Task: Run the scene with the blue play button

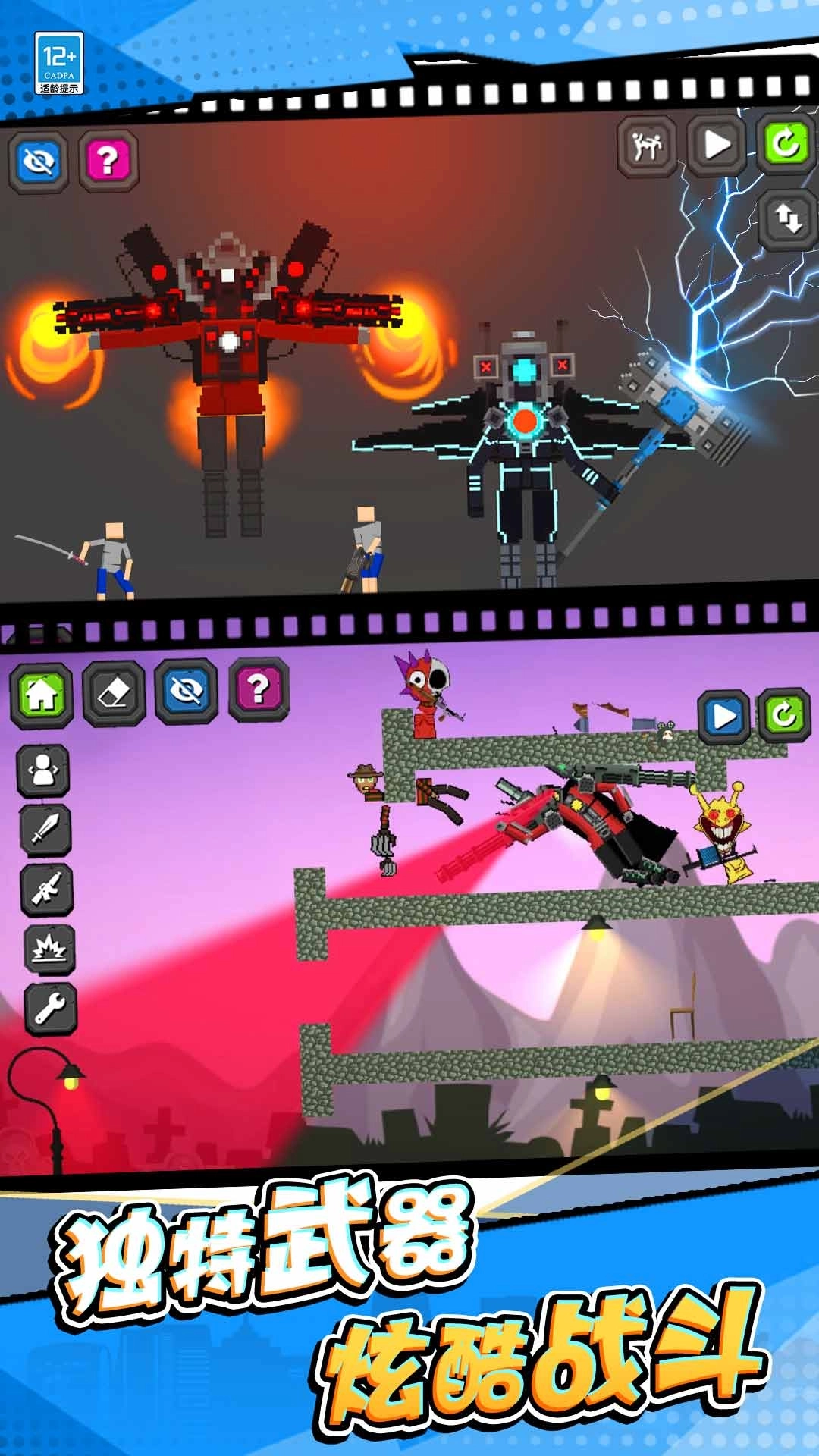Action: click(x=723, y=715)
